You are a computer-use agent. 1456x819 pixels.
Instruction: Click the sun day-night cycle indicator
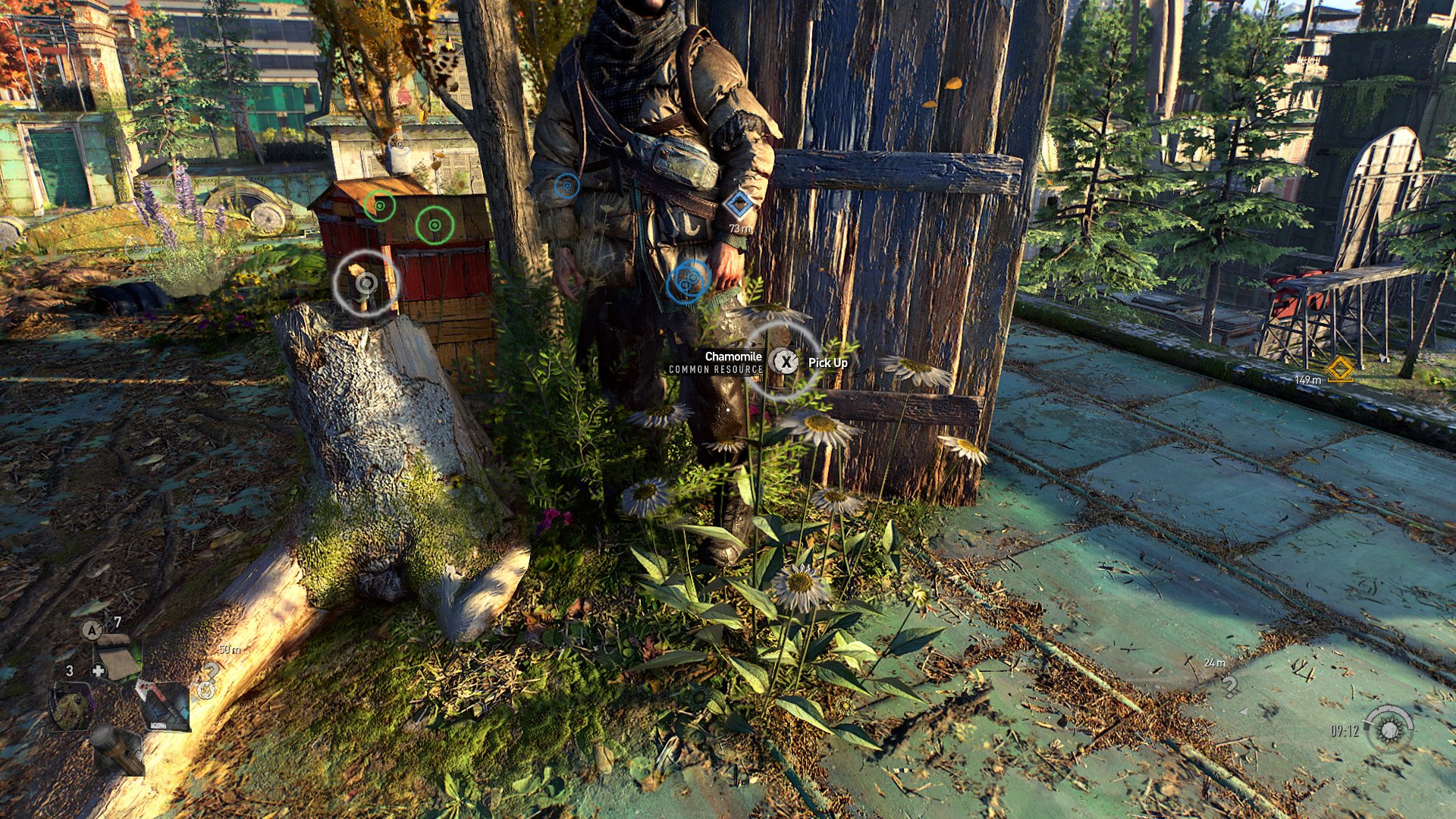coord(1389,730)
